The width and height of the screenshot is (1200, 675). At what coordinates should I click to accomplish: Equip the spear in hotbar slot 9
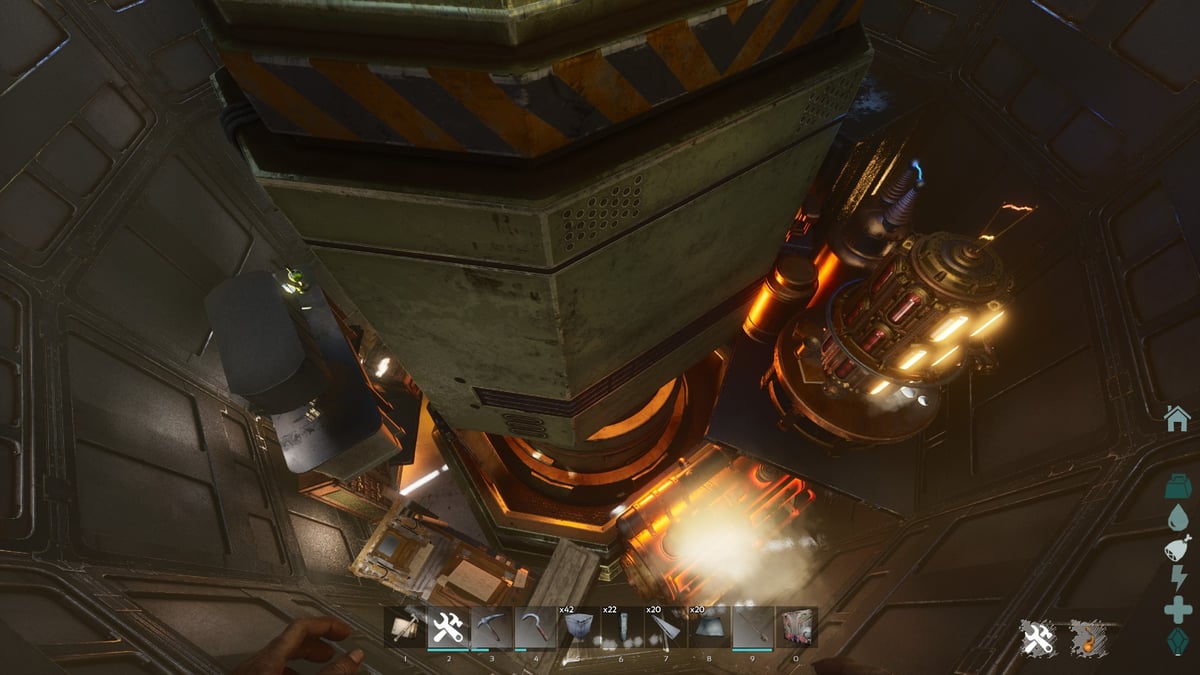tap(753, 628)
